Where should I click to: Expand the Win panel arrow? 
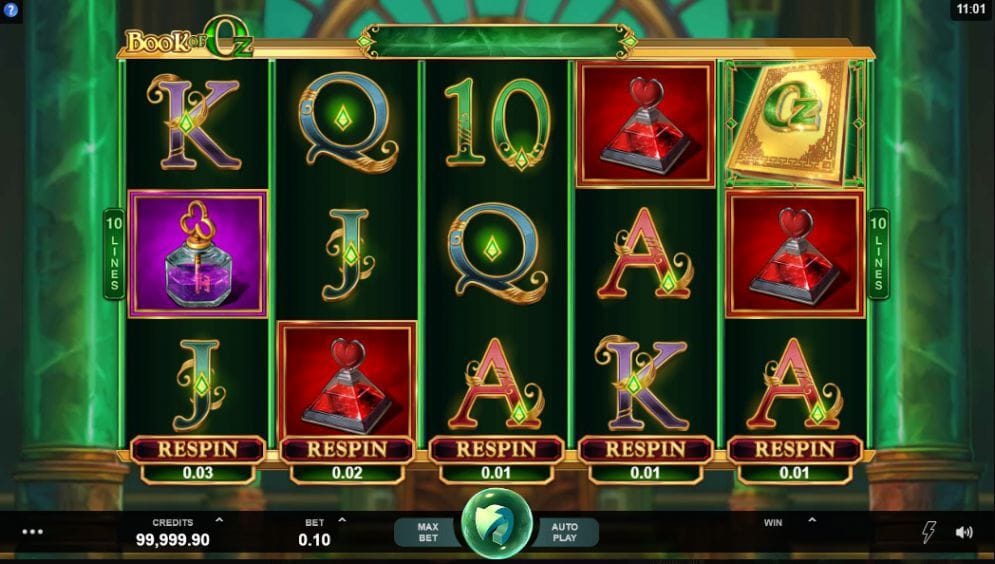(811, 520)
